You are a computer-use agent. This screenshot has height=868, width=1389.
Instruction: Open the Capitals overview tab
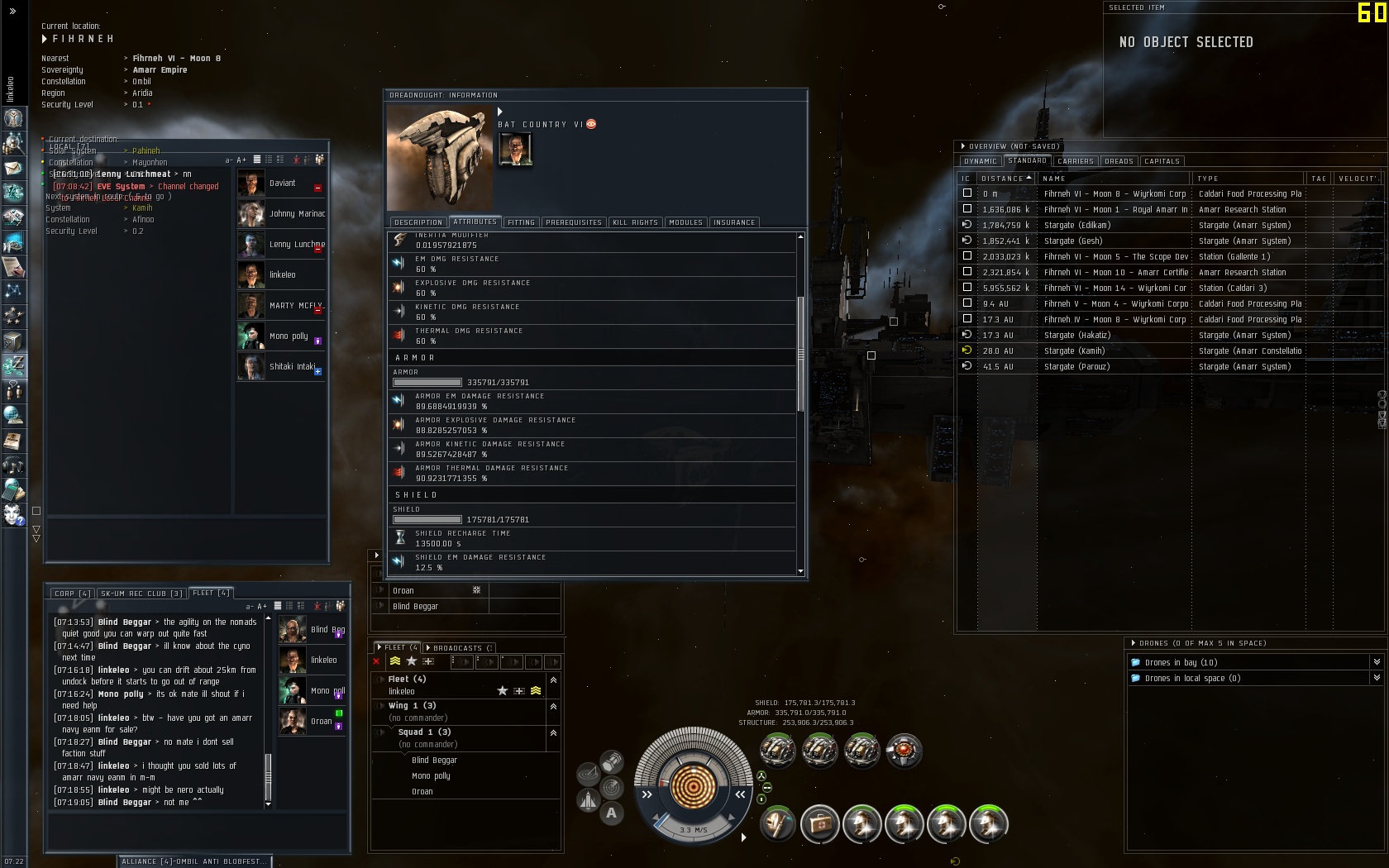click(1162, 161)
